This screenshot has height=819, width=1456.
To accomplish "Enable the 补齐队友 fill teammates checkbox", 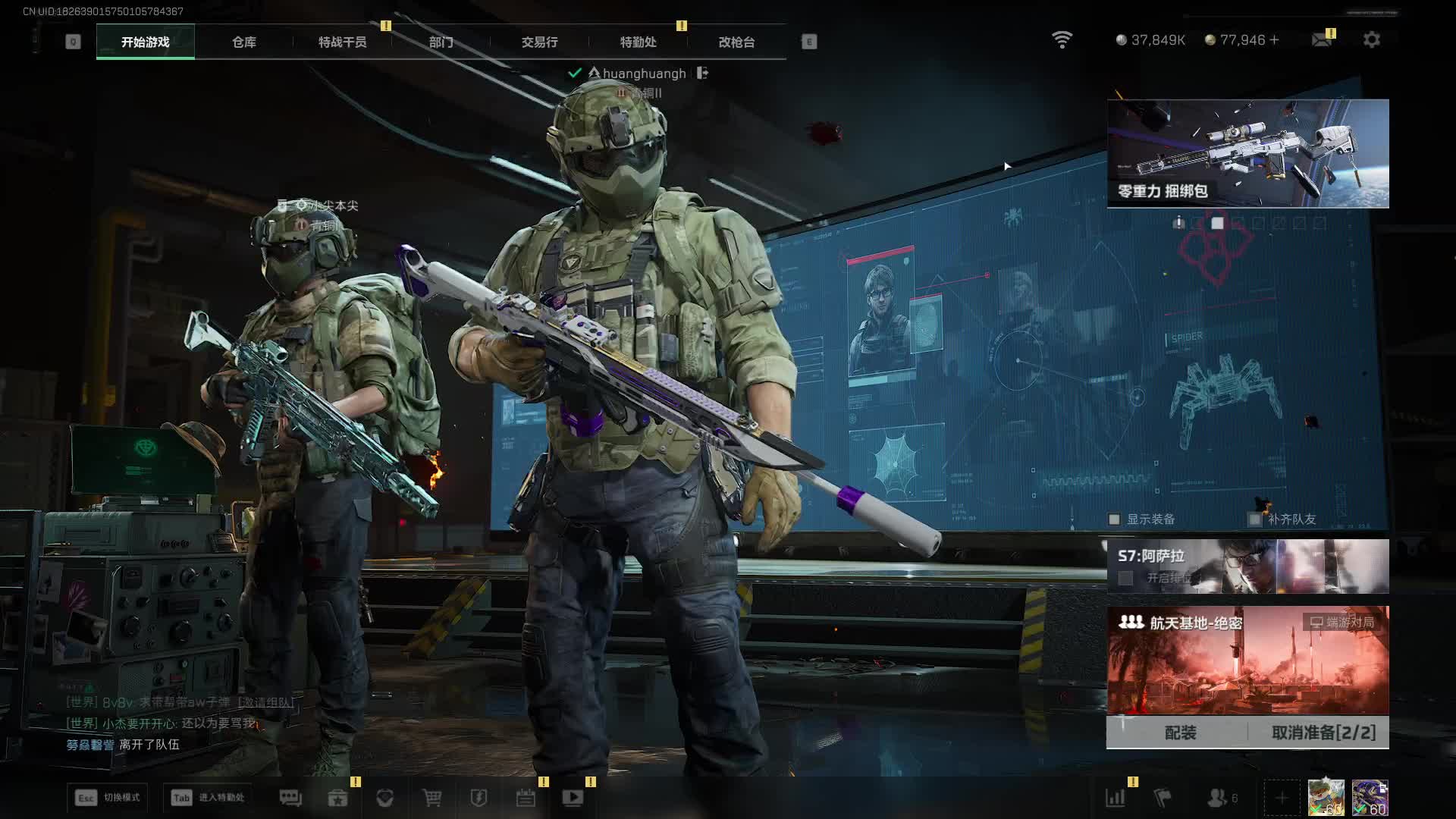I will point(1255,519).
